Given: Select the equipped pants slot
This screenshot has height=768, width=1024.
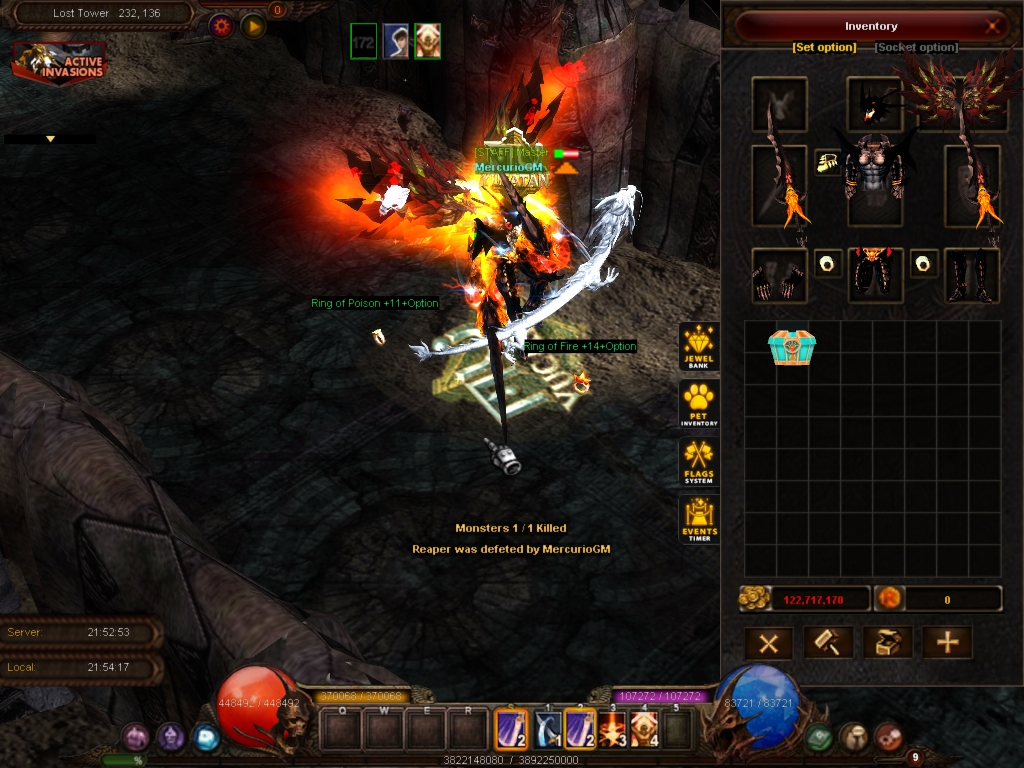Looking at the screenshot, I should (x=875, y=275).
